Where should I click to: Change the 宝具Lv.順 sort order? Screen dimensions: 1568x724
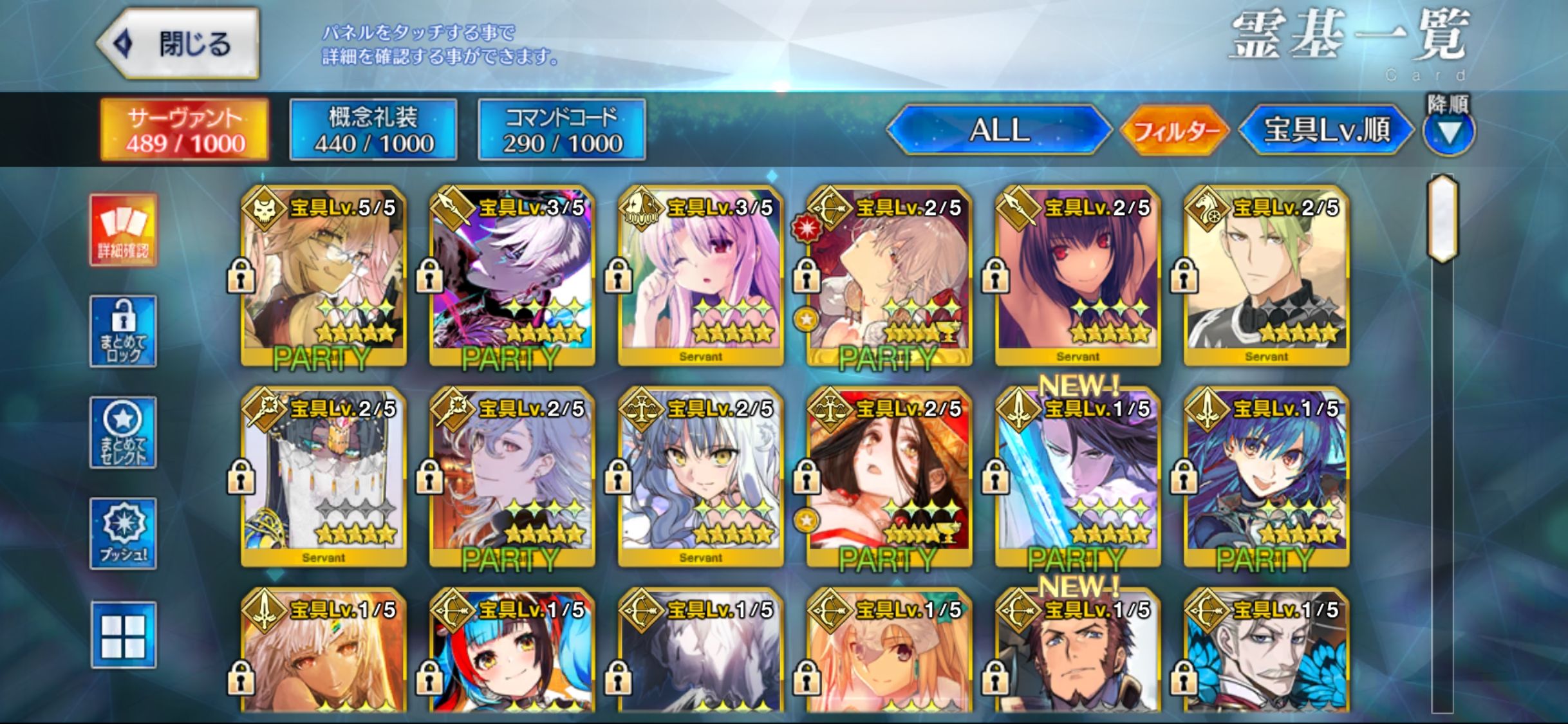[x=1326, y=130]
